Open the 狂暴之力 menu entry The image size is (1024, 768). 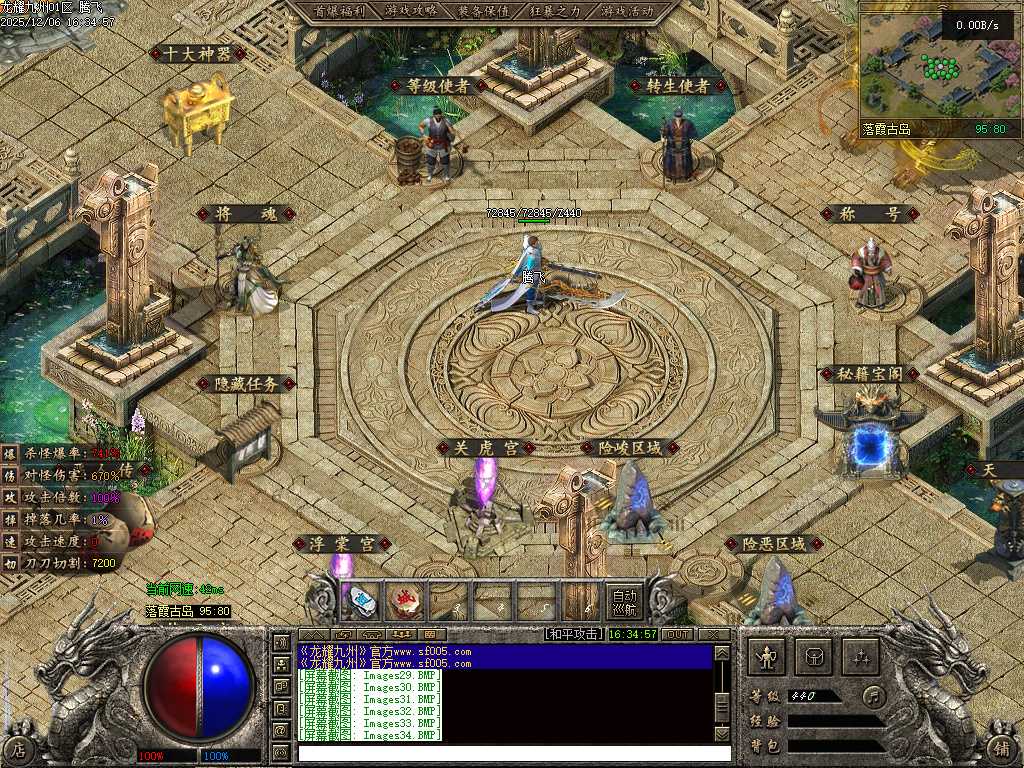[555, 11]
